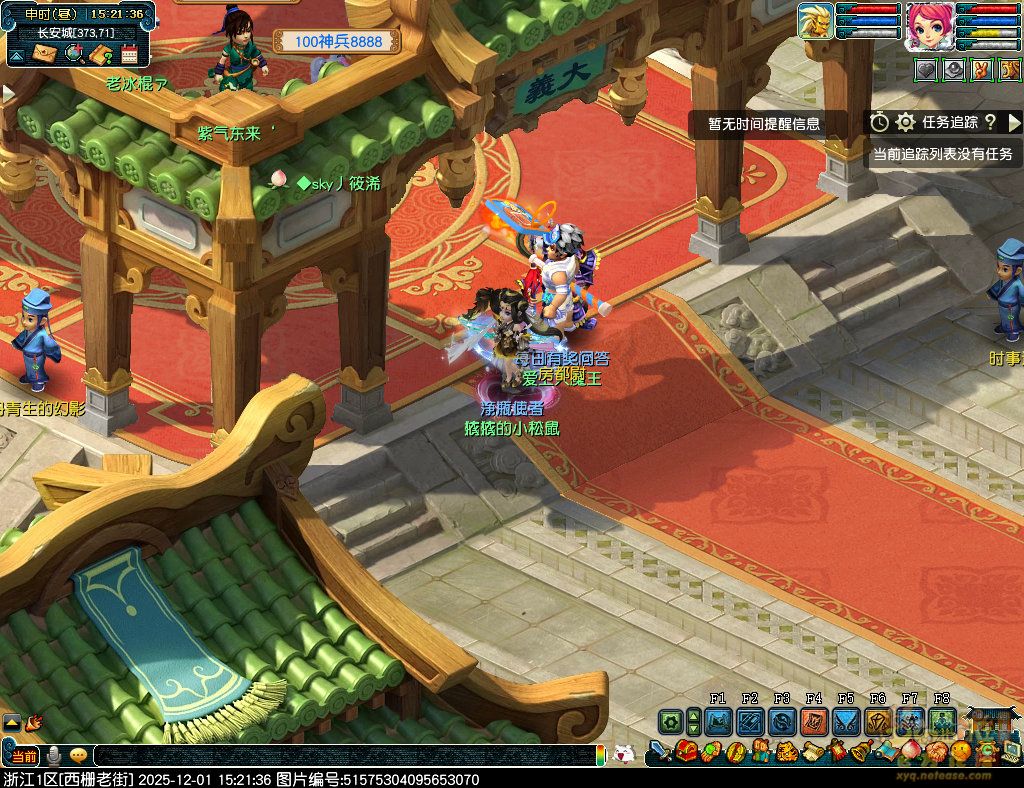Collapse the quest tracker with the arrow
1024x788 pixels.
click(x=1014, y=122)
